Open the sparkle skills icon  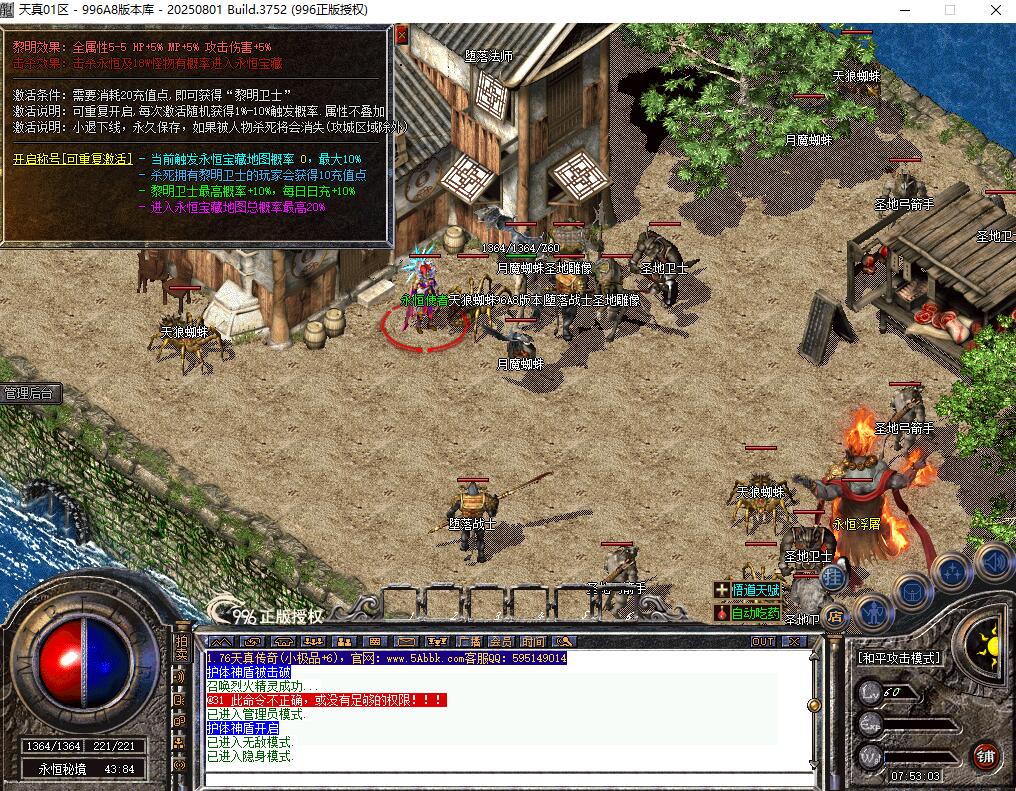click(x=951, y=571)
